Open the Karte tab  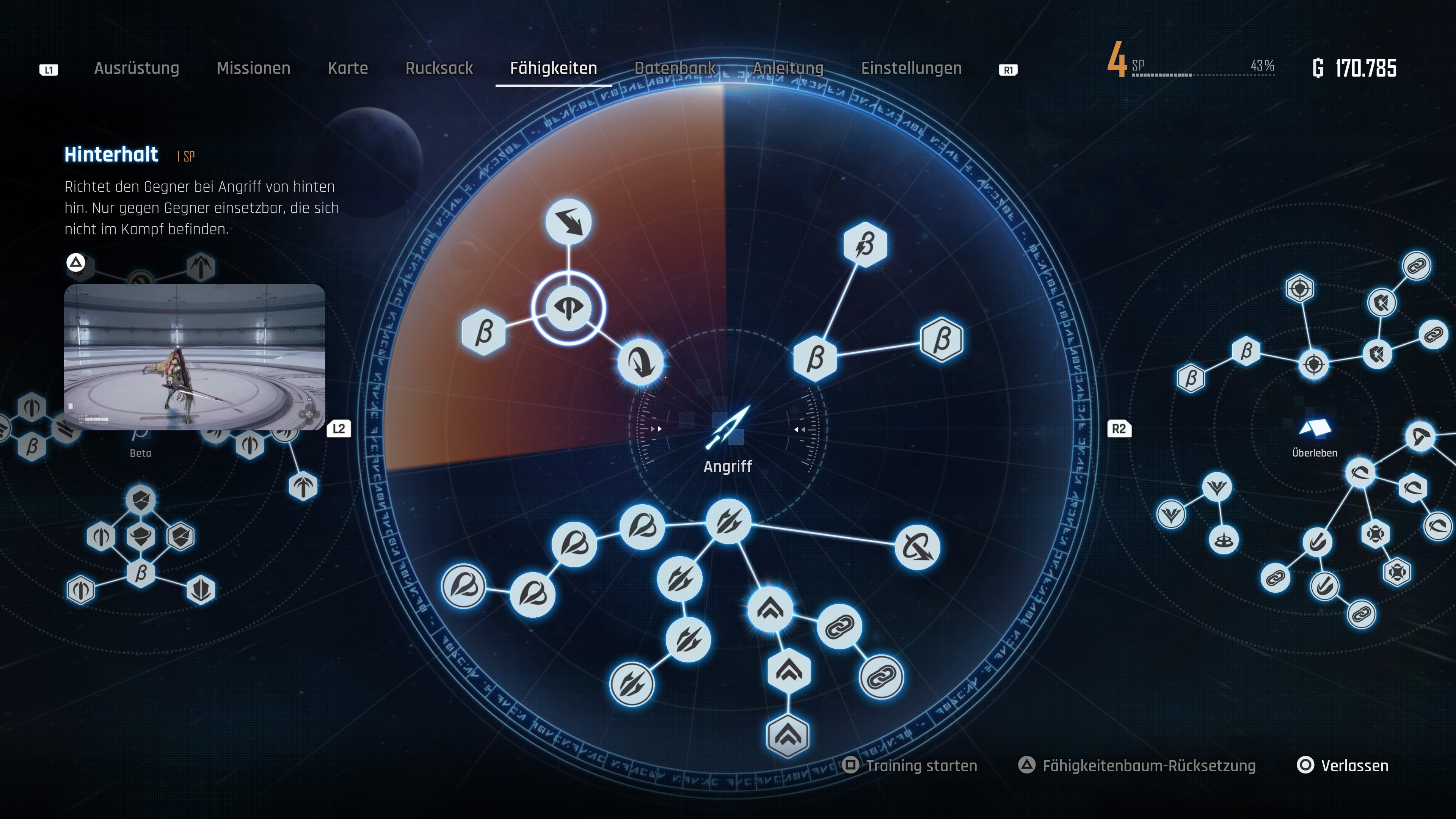click(348, 68)
